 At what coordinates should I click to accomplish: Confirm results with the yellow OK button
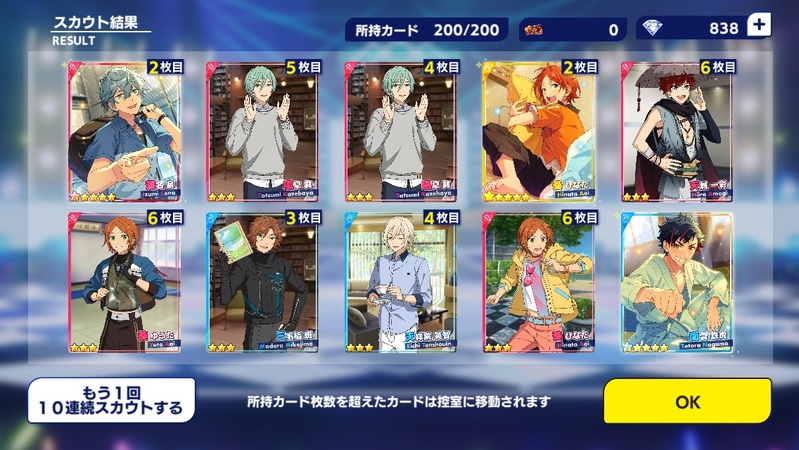687,402
